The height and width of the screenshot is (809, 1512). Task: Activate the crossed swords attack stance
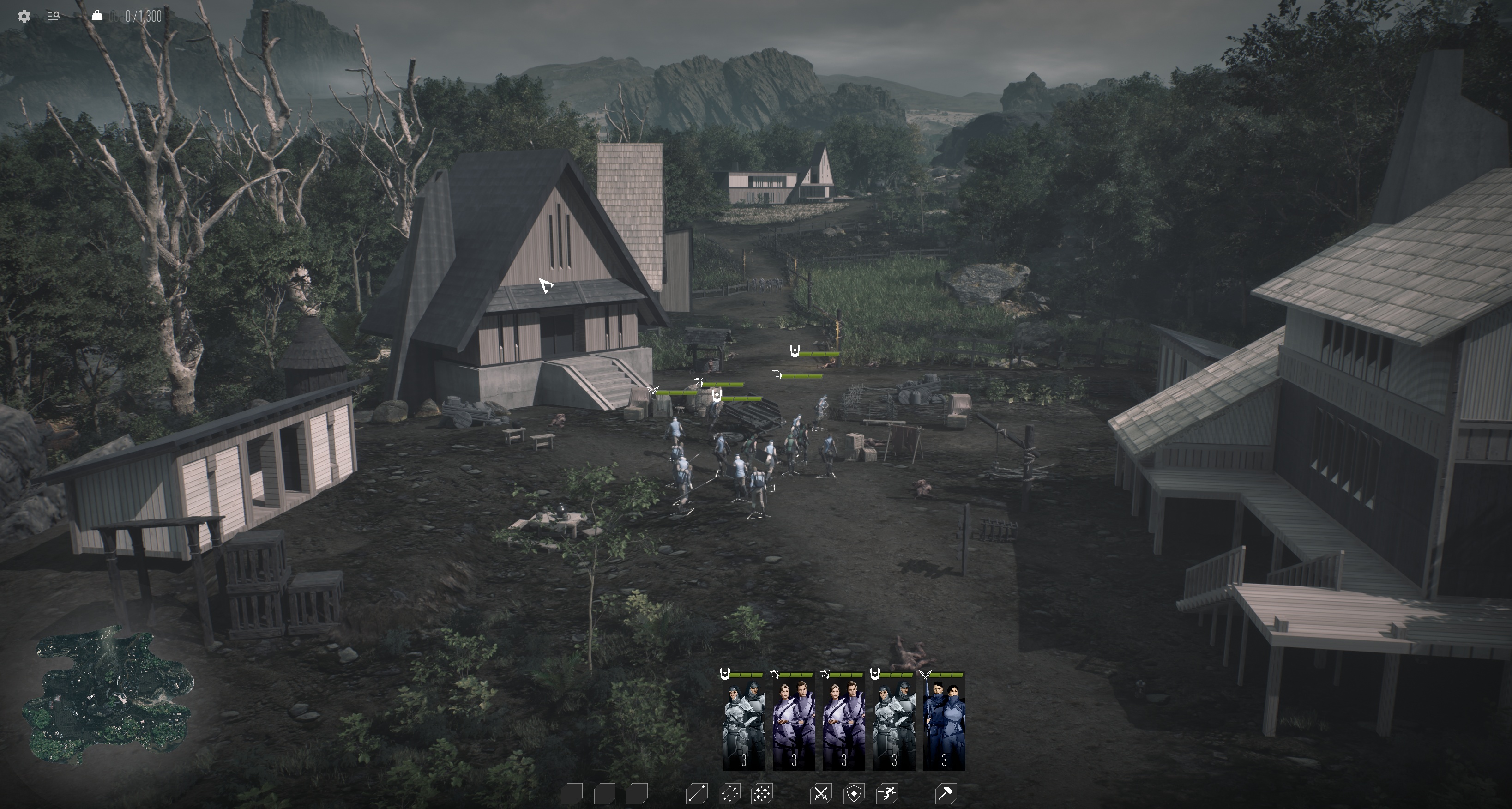[820, 794]
